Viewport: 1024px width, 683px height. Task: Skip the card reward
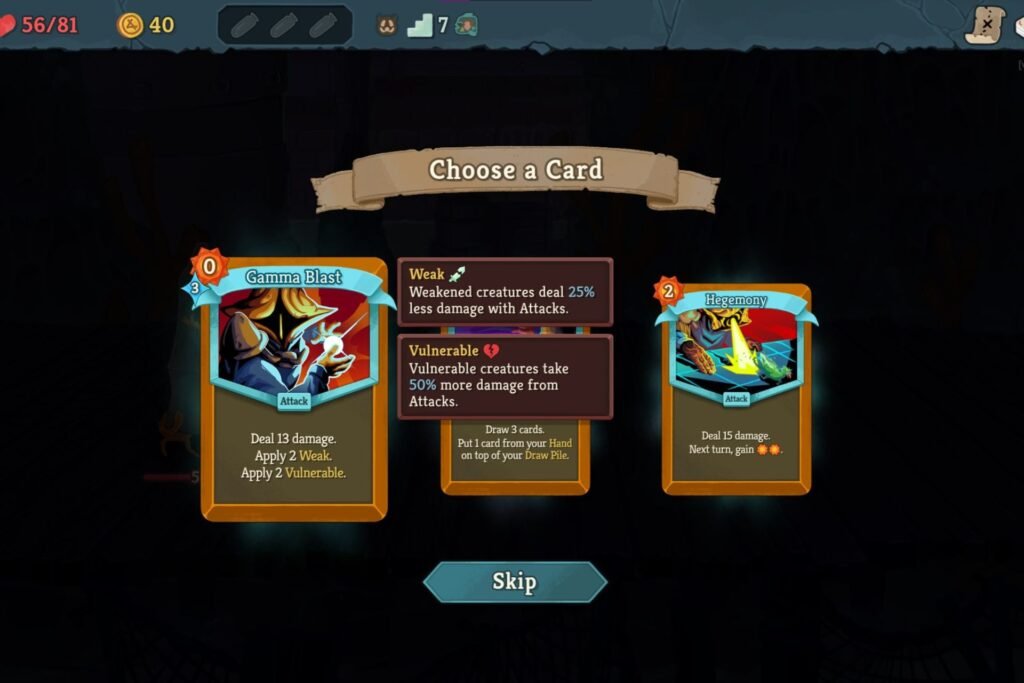[514, 582]
